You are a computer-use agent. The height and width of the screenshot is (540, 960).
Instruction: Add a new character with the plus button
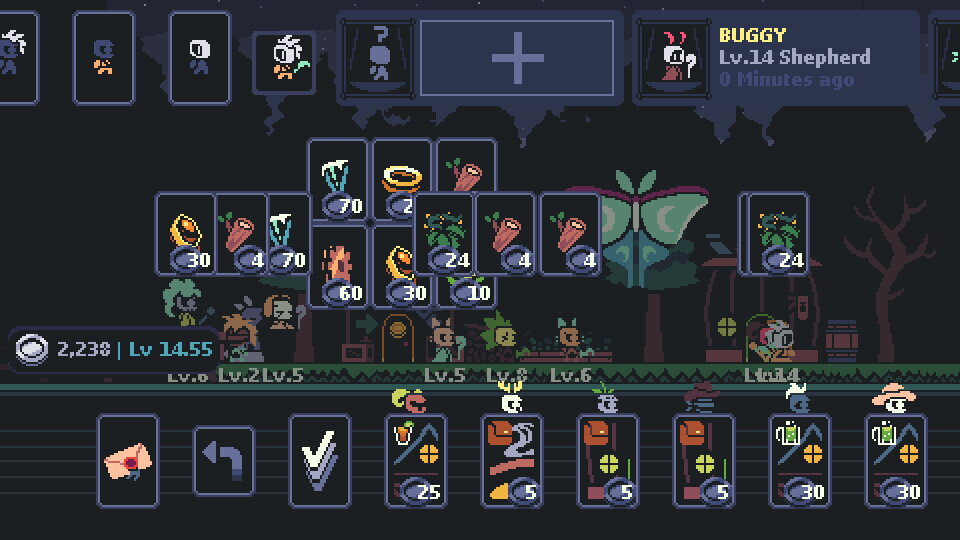click(x=516, y=58)
